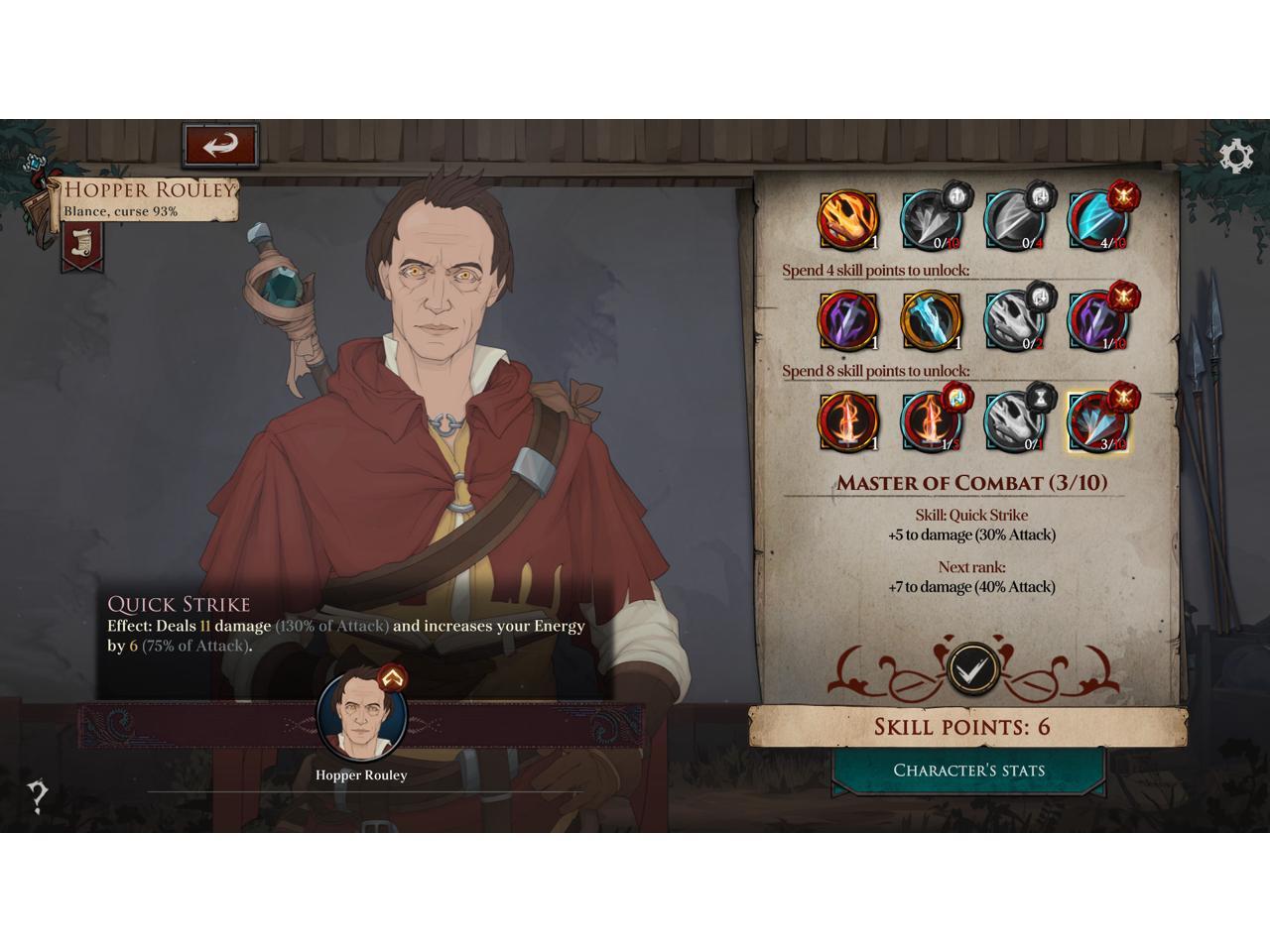
Task: Select the cyan slash upgrade 4/10
Action: click(x=1097, y=219)
